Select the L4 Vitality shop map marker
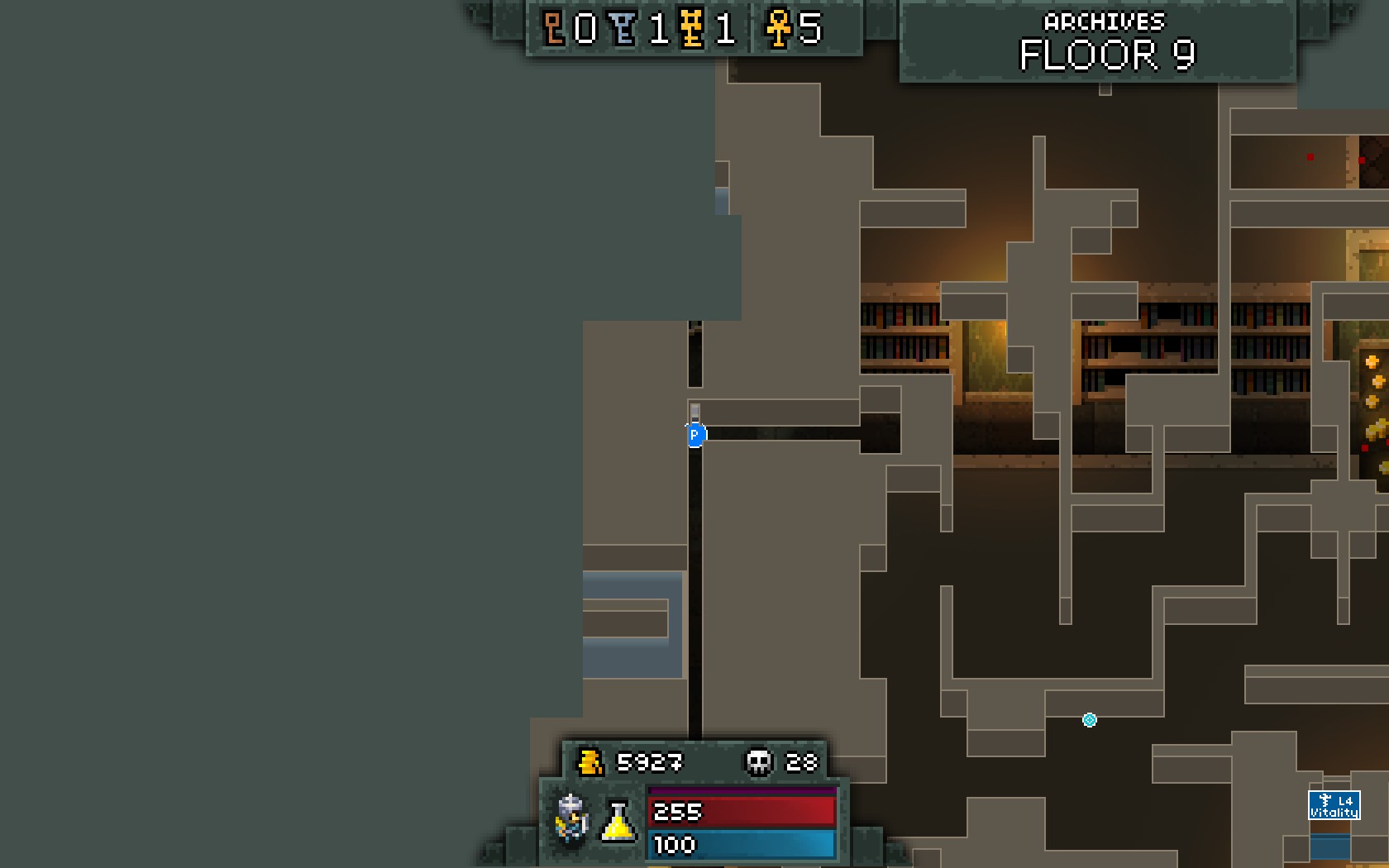Viewport: 1389px width, 868px height. click(1334, 805)
